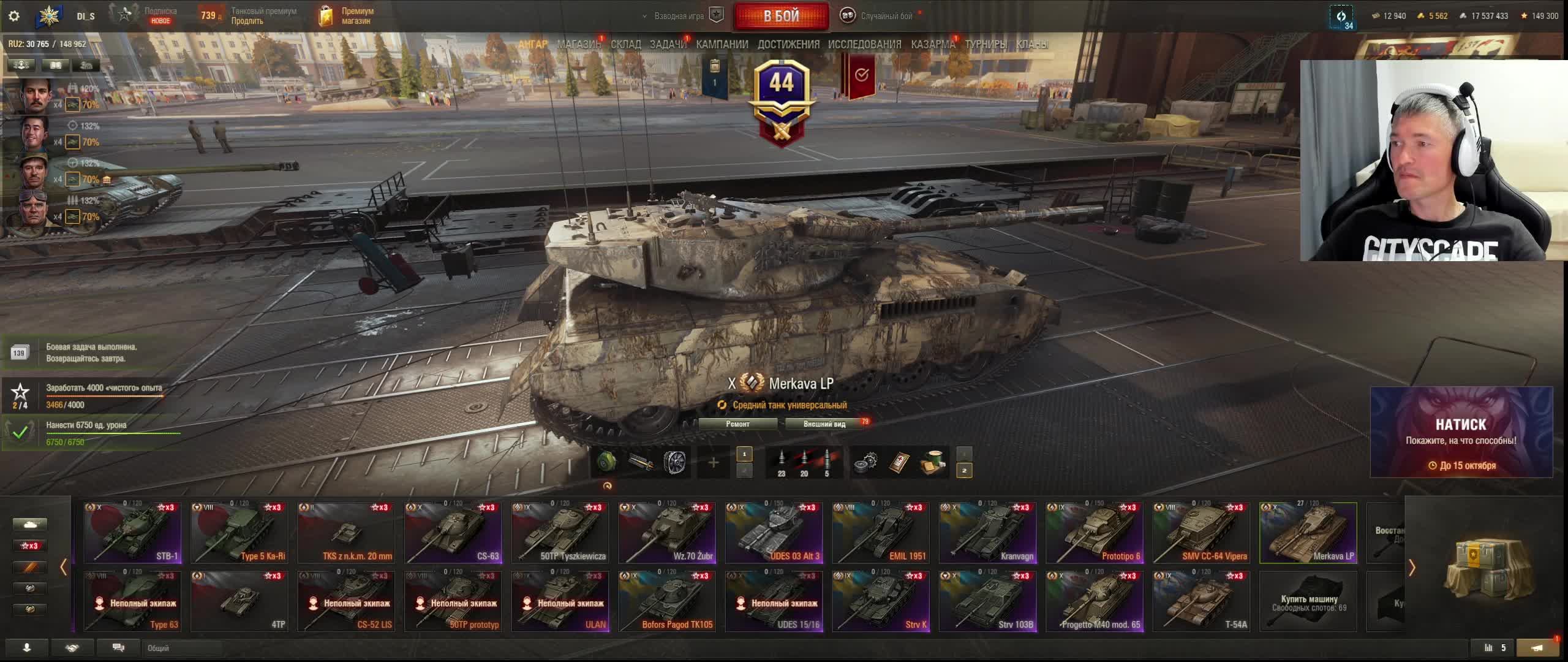Start battle with the В БОЙ button
This screenshot has width=1568, height=662.
point(781,16)
